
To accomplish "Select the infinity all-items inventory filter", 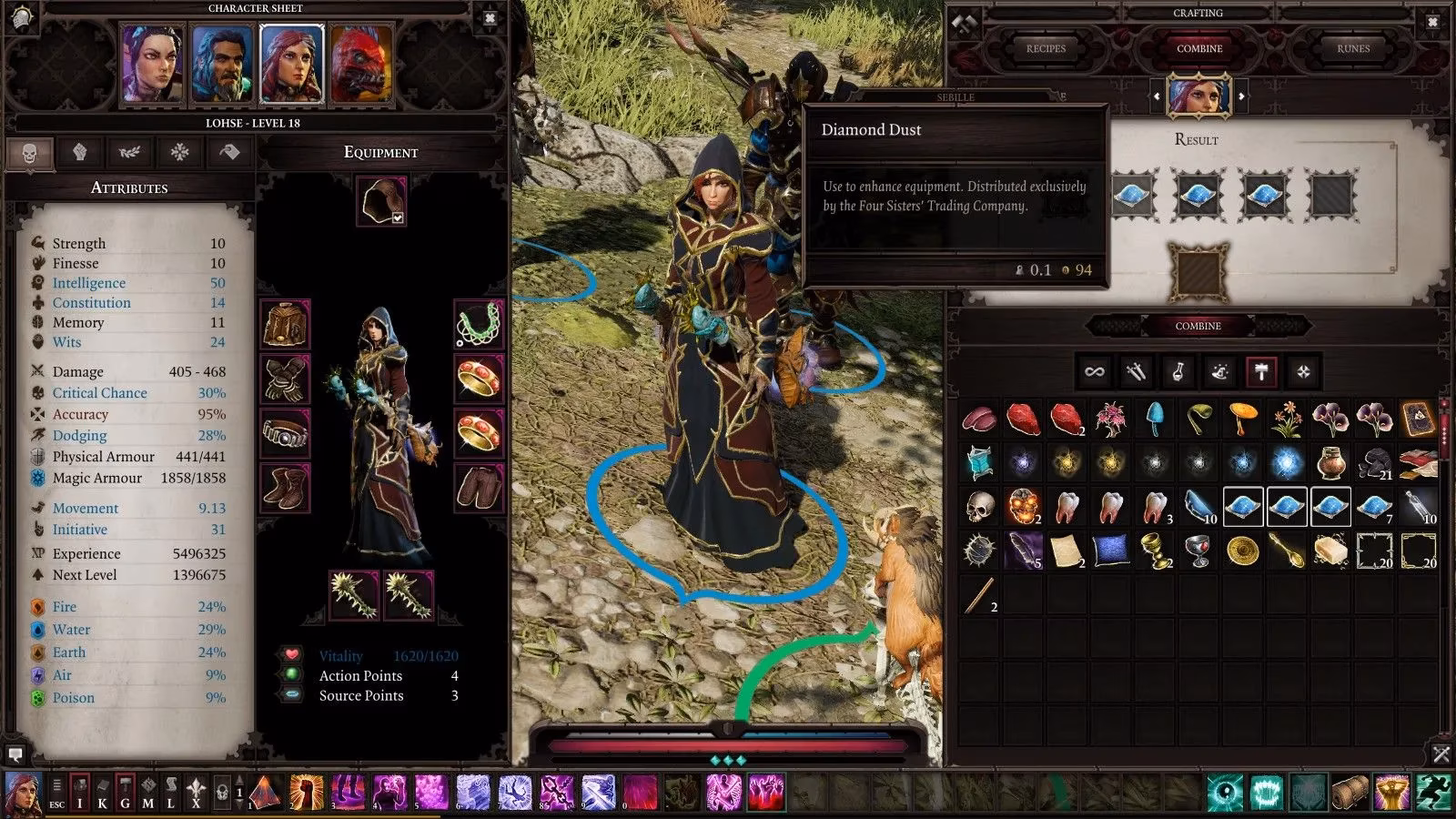I will (1094, 371).
